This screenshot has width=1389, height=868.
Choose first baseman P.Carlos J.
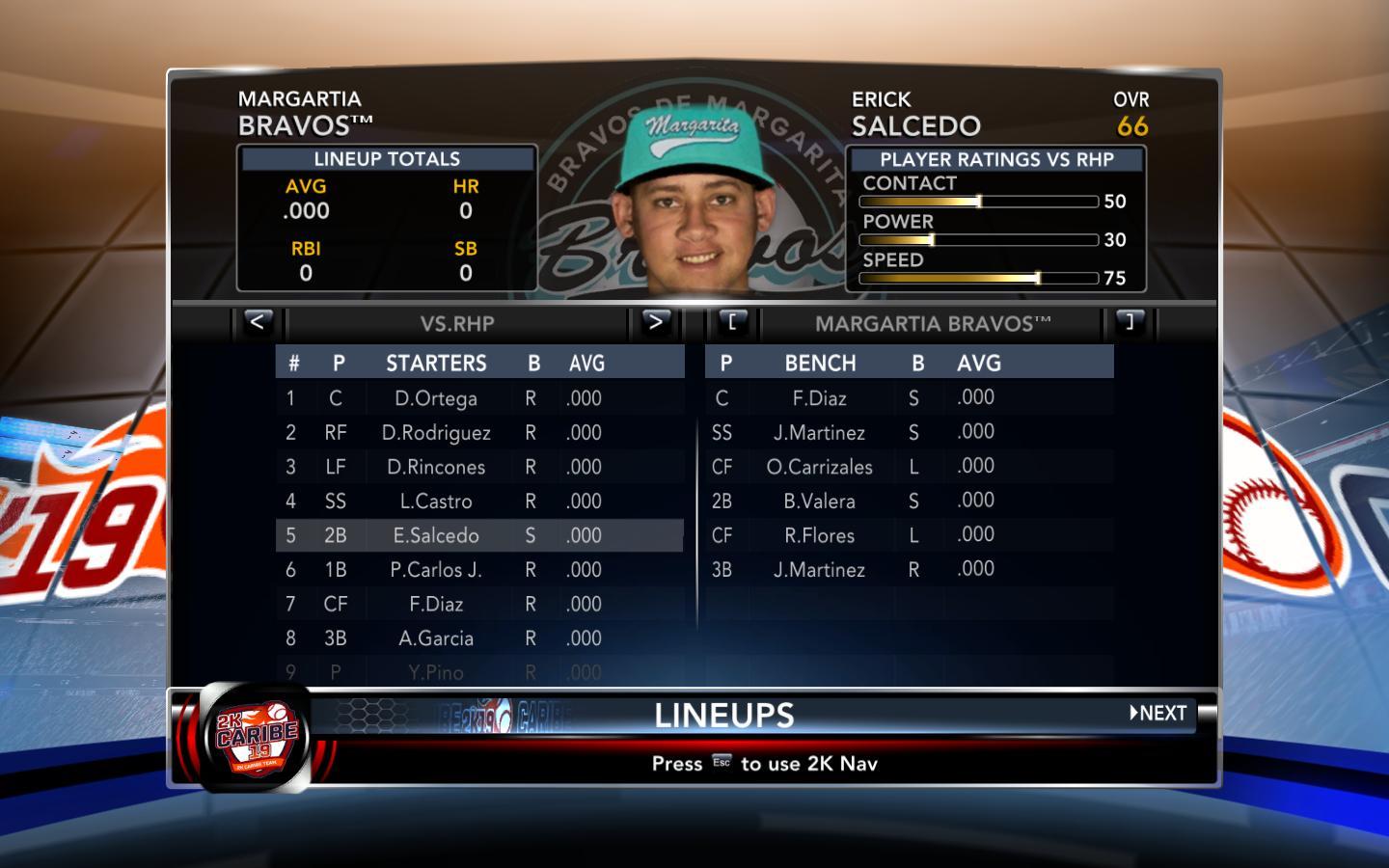click(x=436, y=570)
